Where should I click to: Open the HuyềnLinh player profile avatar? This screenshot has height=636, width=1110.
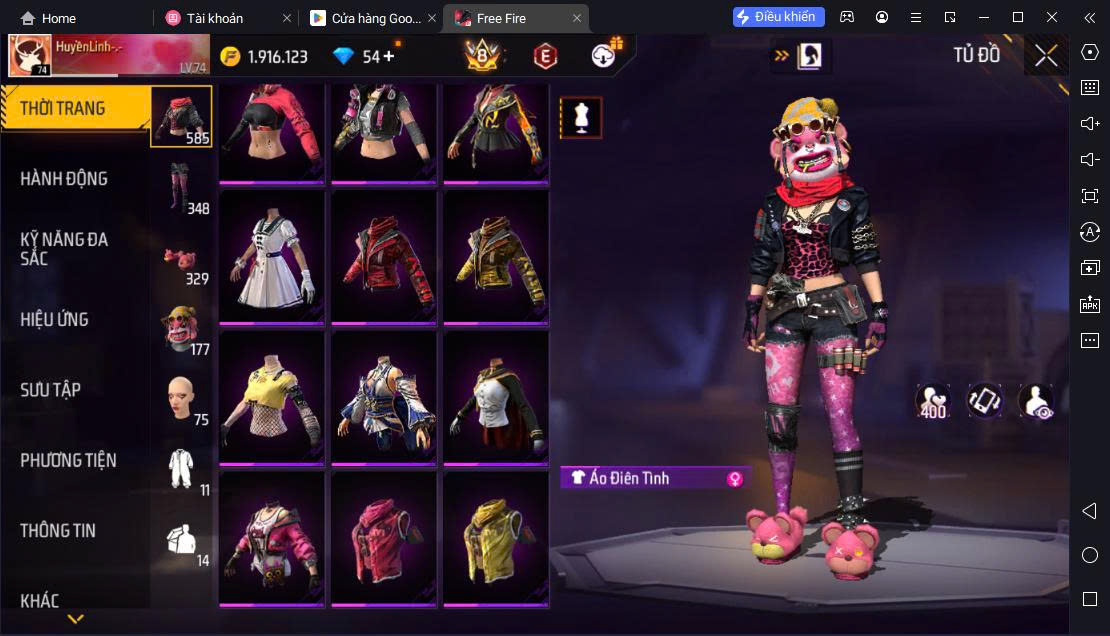[30, 56]
